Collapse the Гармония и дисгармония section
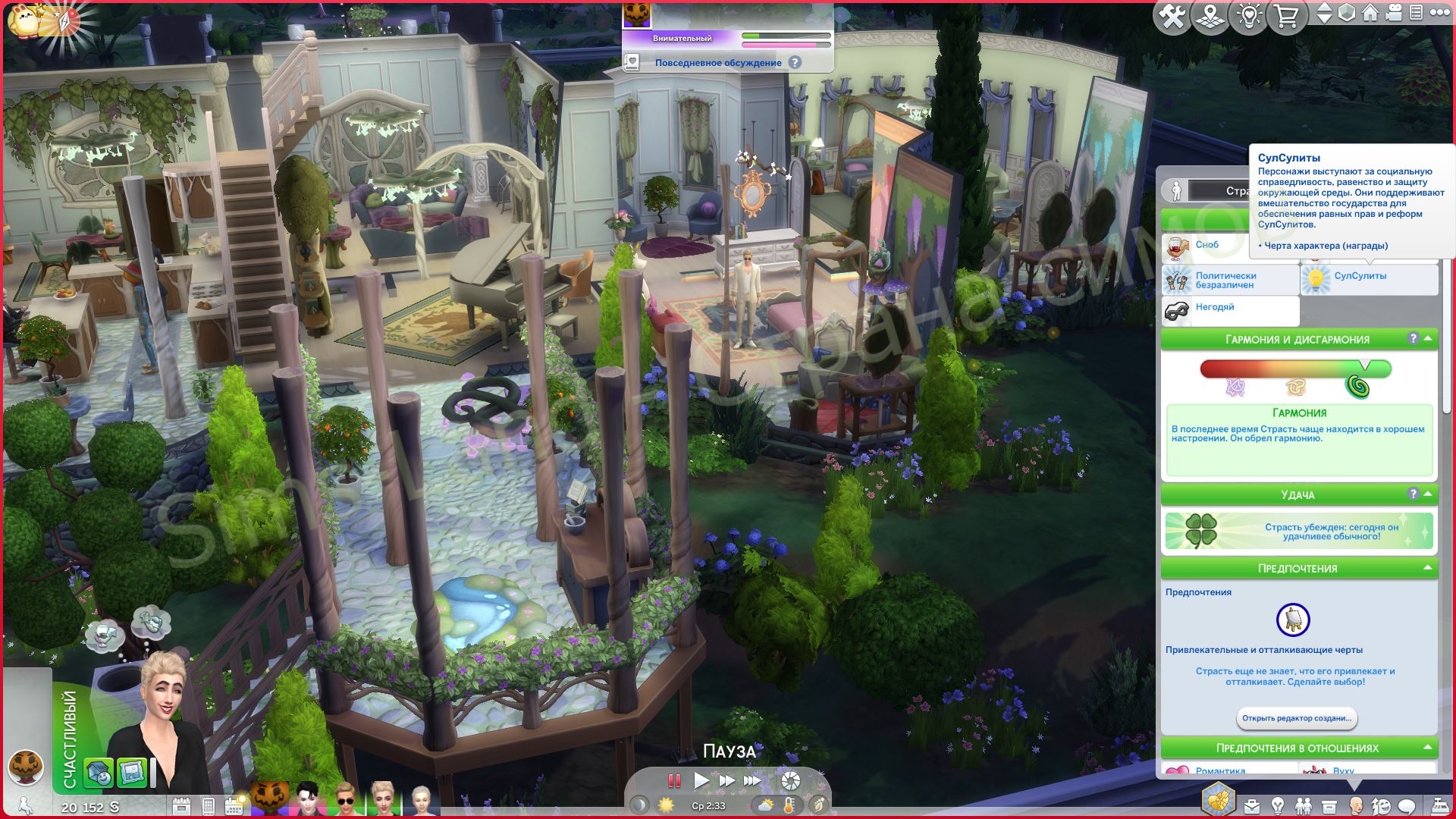The width and height of the screenshot is (1456, 819). tap(1428, 339)
